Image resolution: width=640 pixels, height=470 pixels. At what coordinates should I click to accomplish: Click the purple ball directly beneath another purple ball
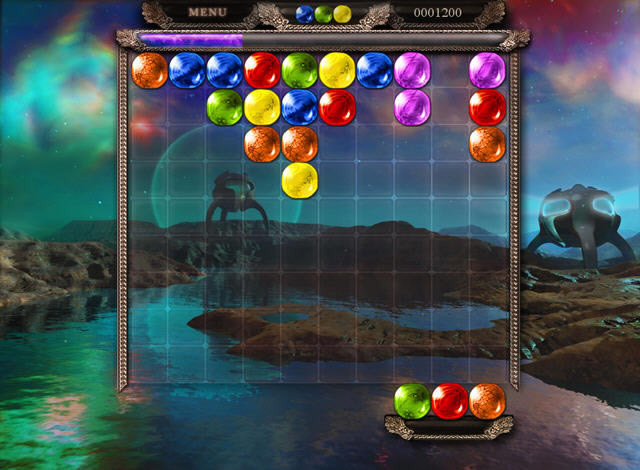412,107
